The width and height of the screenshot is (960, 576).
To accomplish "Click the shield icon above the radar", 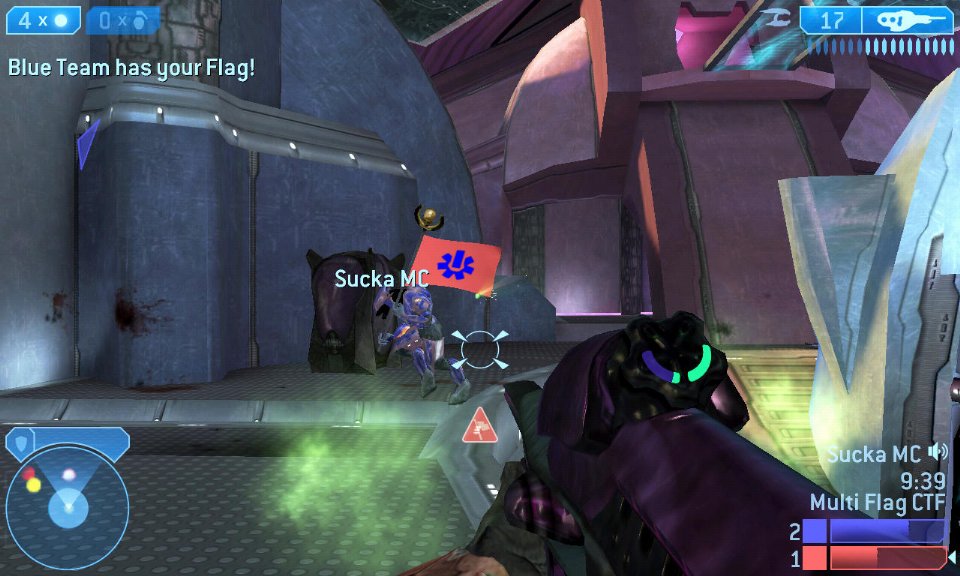I will 20,441.
